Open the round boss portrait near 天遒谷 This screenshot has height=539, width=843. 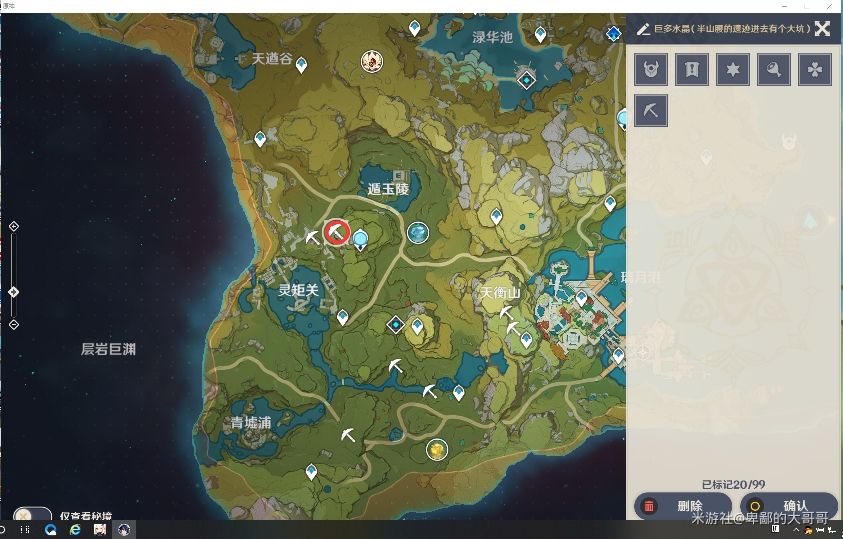pos(371,62)
